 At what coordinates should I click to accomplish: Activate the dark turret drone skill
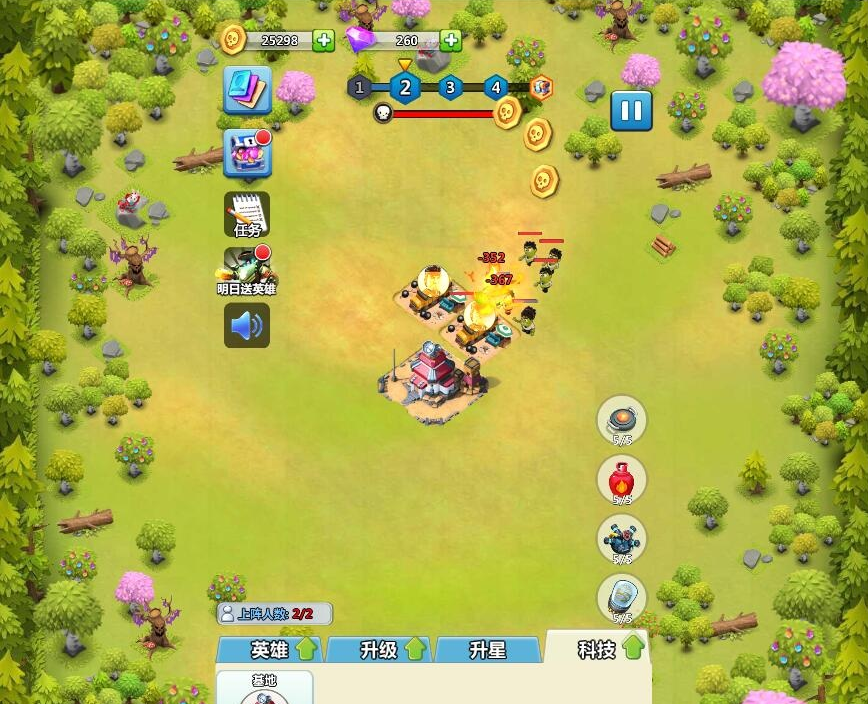tap(621, 539)
